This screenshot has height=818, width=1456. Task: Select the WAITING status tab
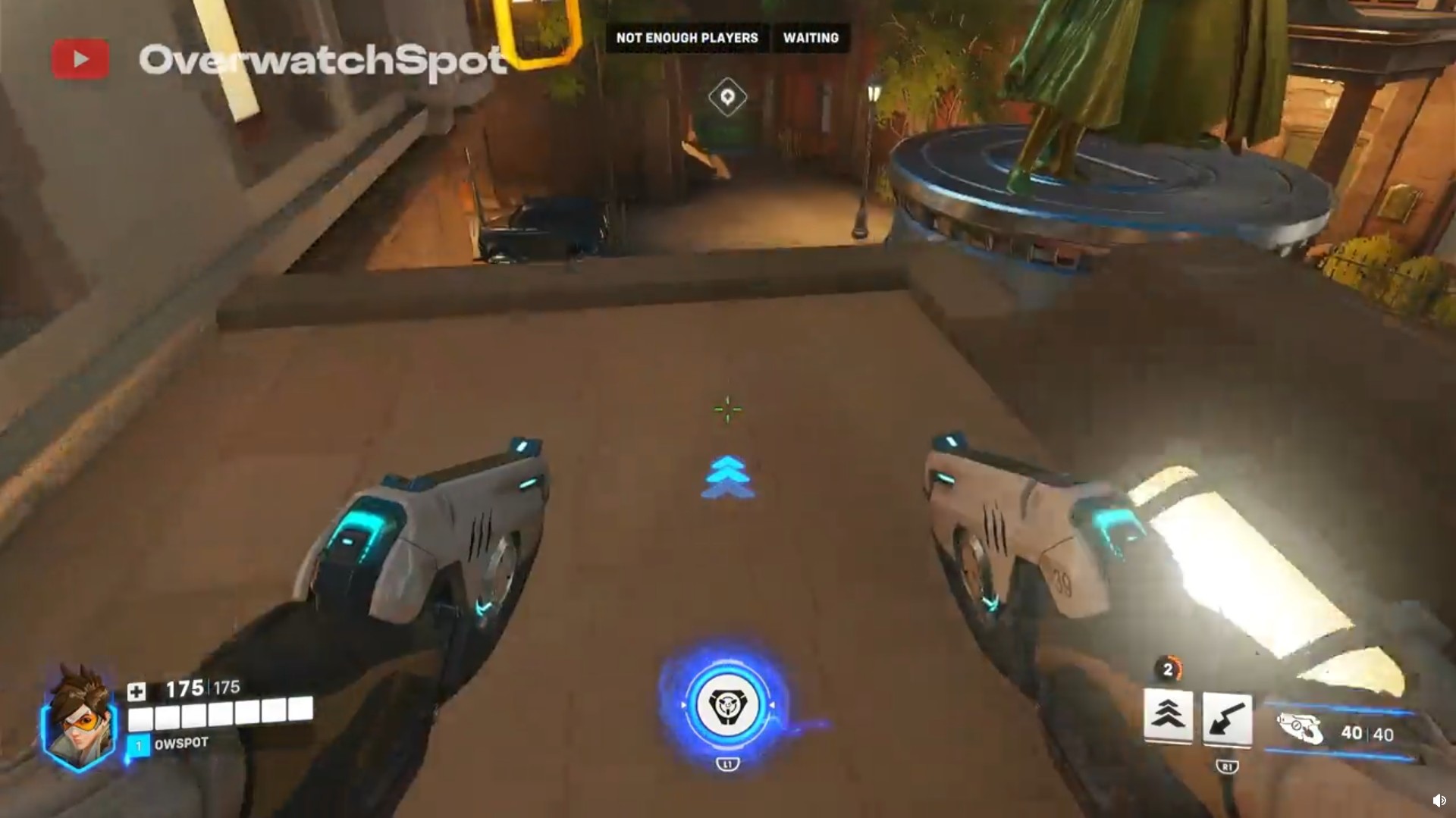click(x=811, y=38)
